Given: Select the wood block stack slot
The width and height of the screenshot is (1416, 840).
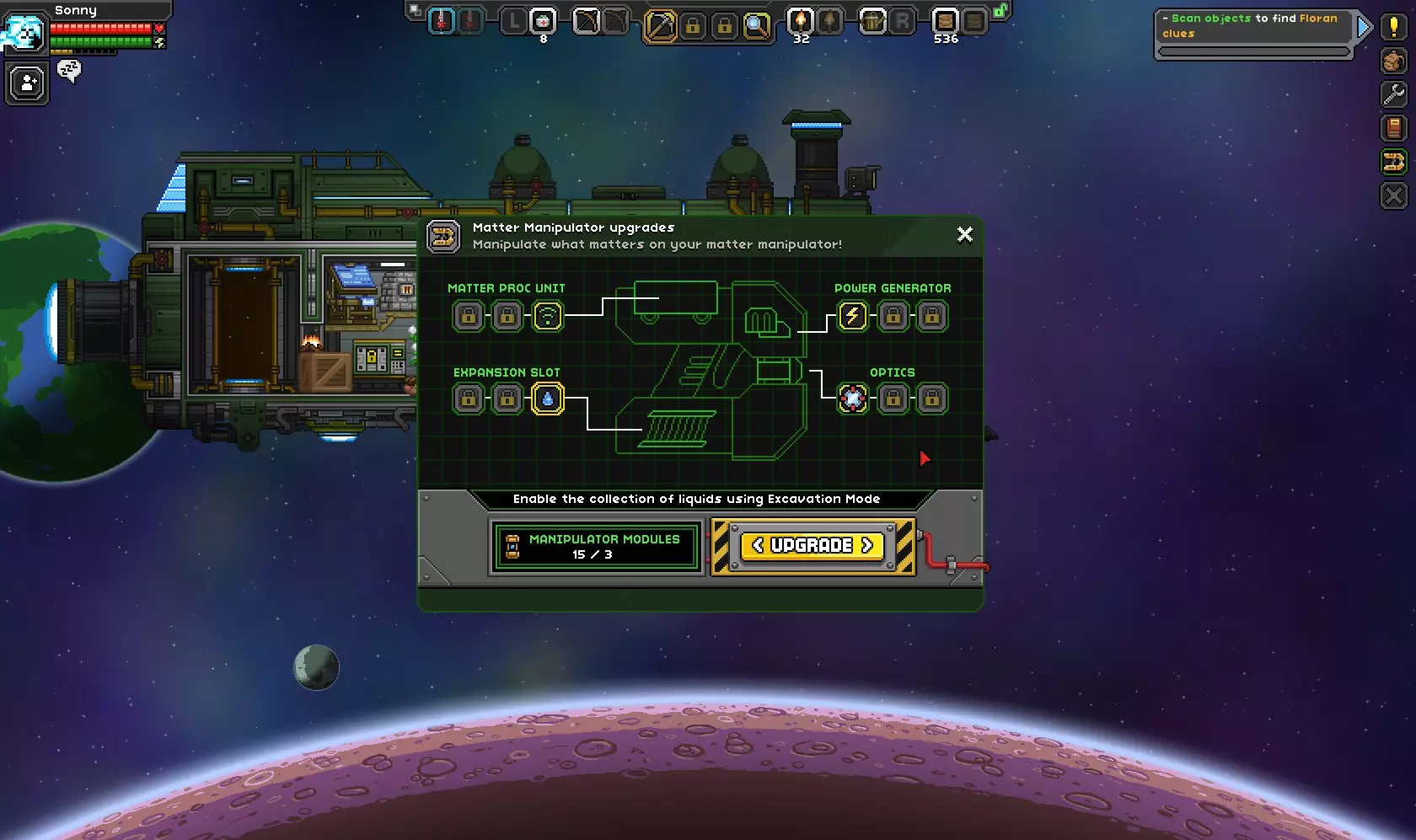Looking at the screenshot, I should click(x=945, y=21).
